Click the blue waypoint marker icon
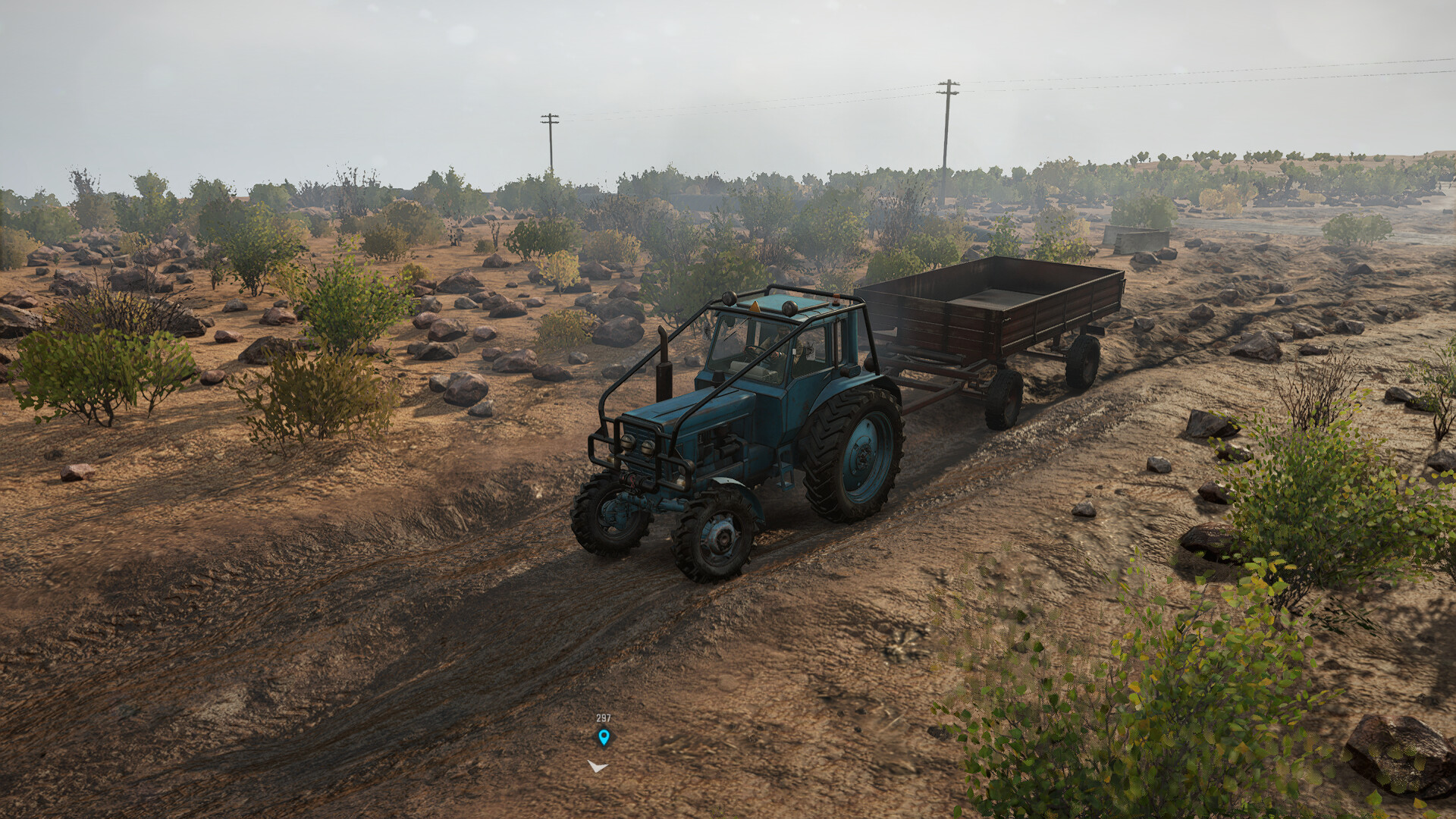Image resolution: width=1456 pixels, height=819 pixels. click(604, 736)
